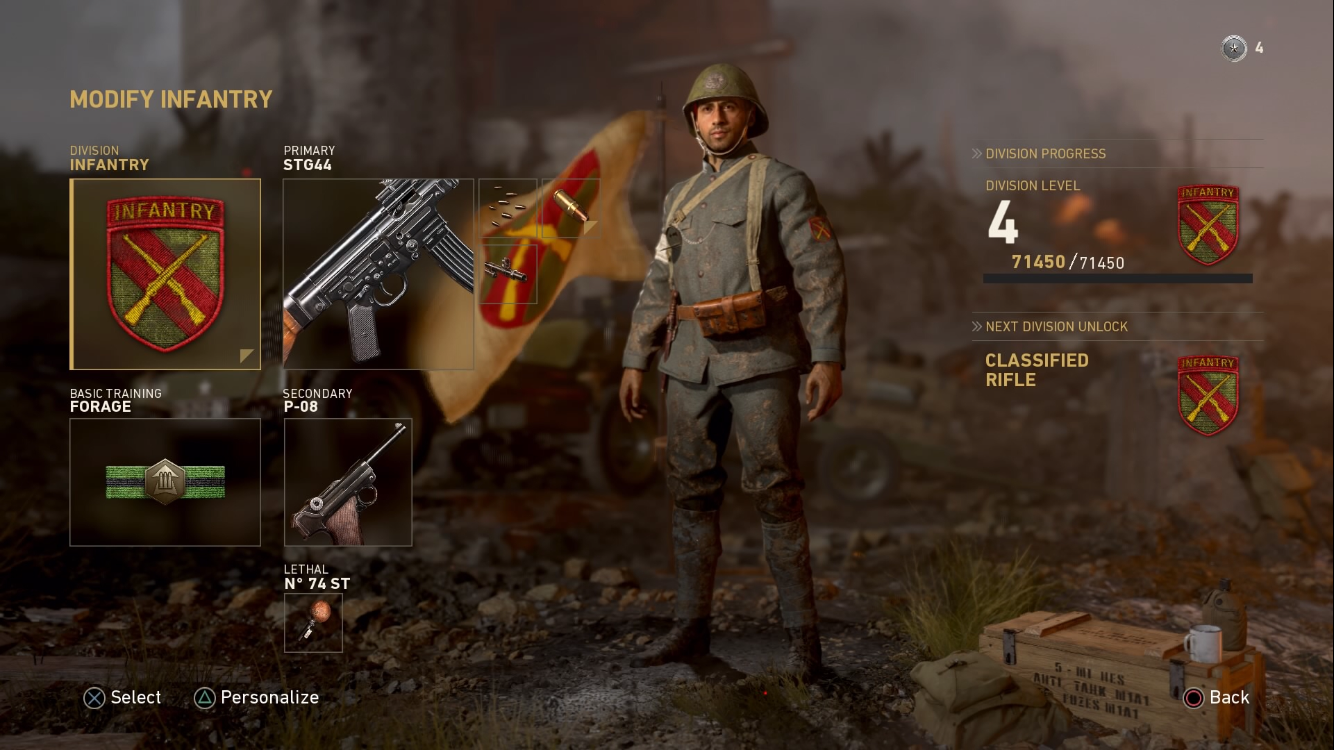Screen dimensions: 1334x750
Task: Select the Infantry division patch tile
Action: point(165,274)
